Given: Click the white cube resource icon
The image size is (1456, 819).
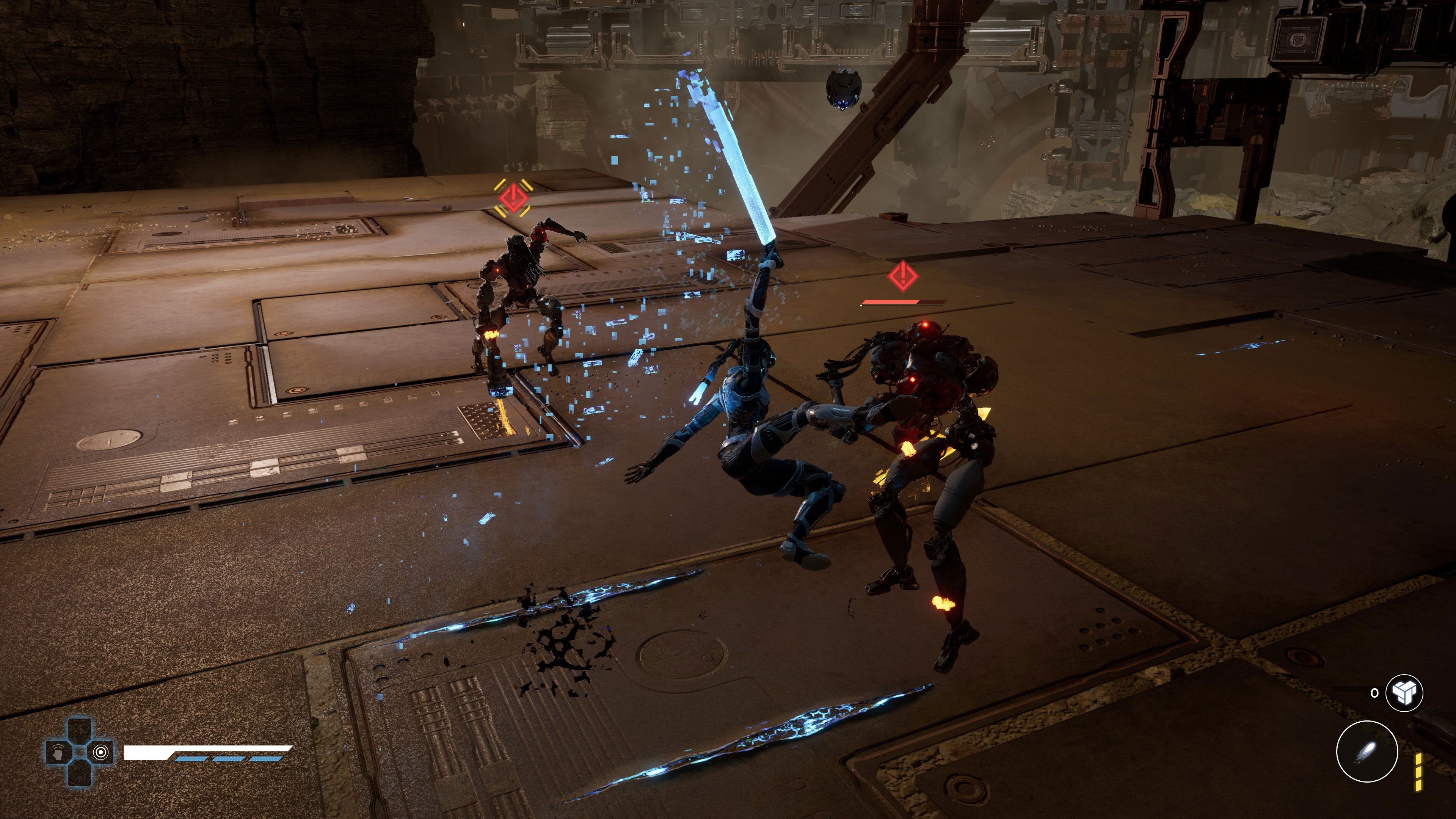Looking at the screenshot, I should (x=1404, y=692).
